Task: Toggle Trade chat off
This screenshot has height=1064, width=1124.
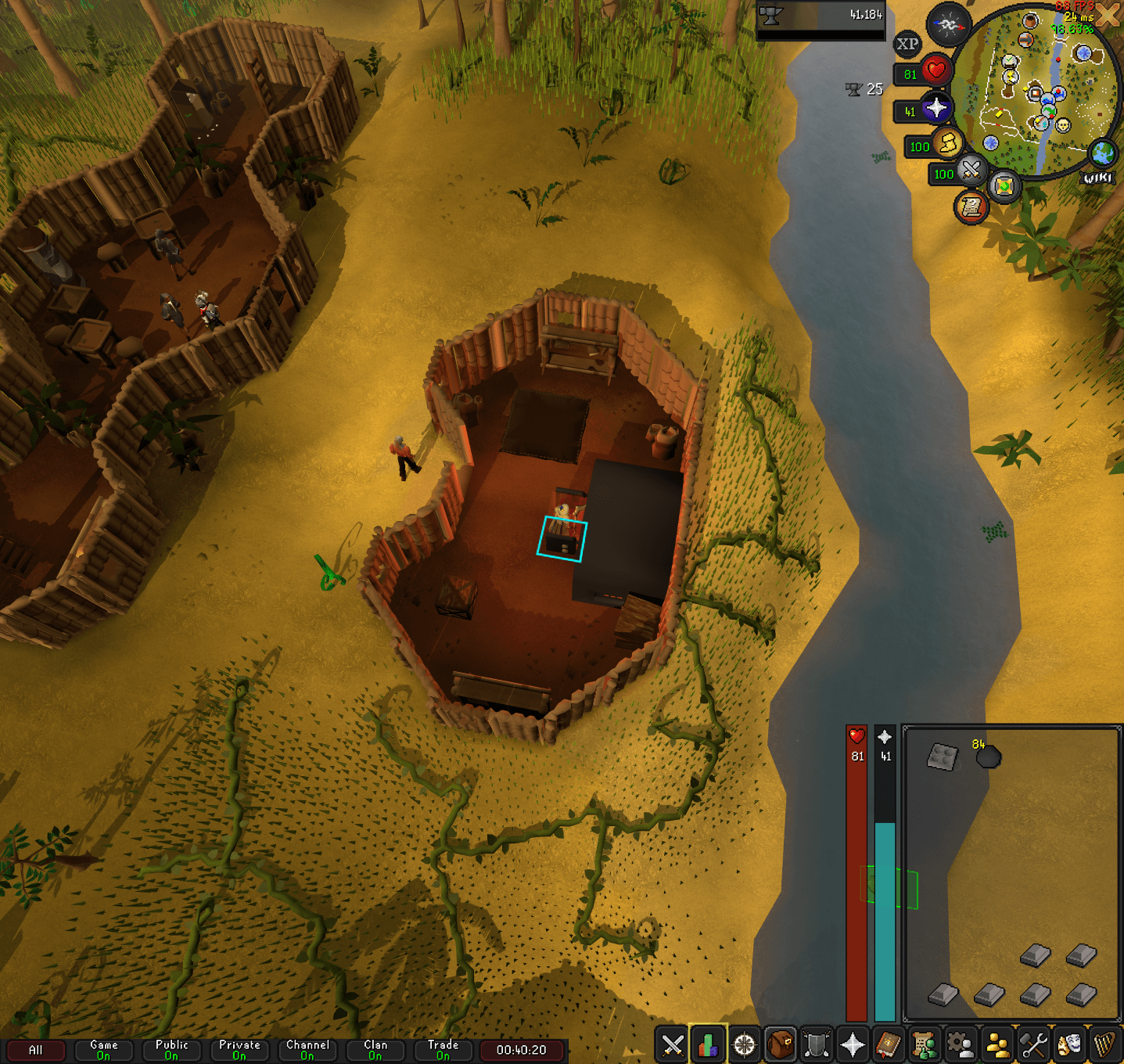Action: pyautogui.click(x=443, y=1051)
